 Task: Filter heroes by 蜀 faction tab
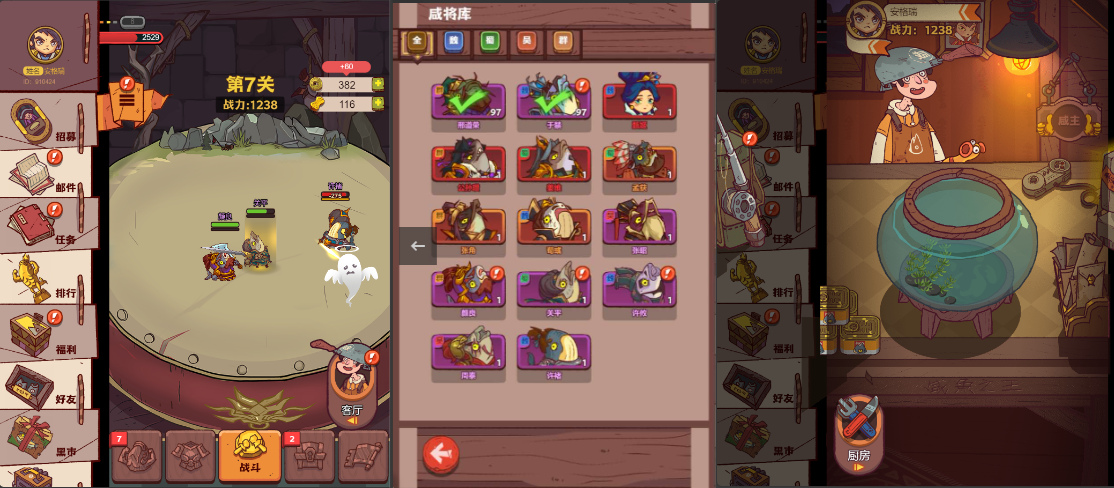pos(489,41)
